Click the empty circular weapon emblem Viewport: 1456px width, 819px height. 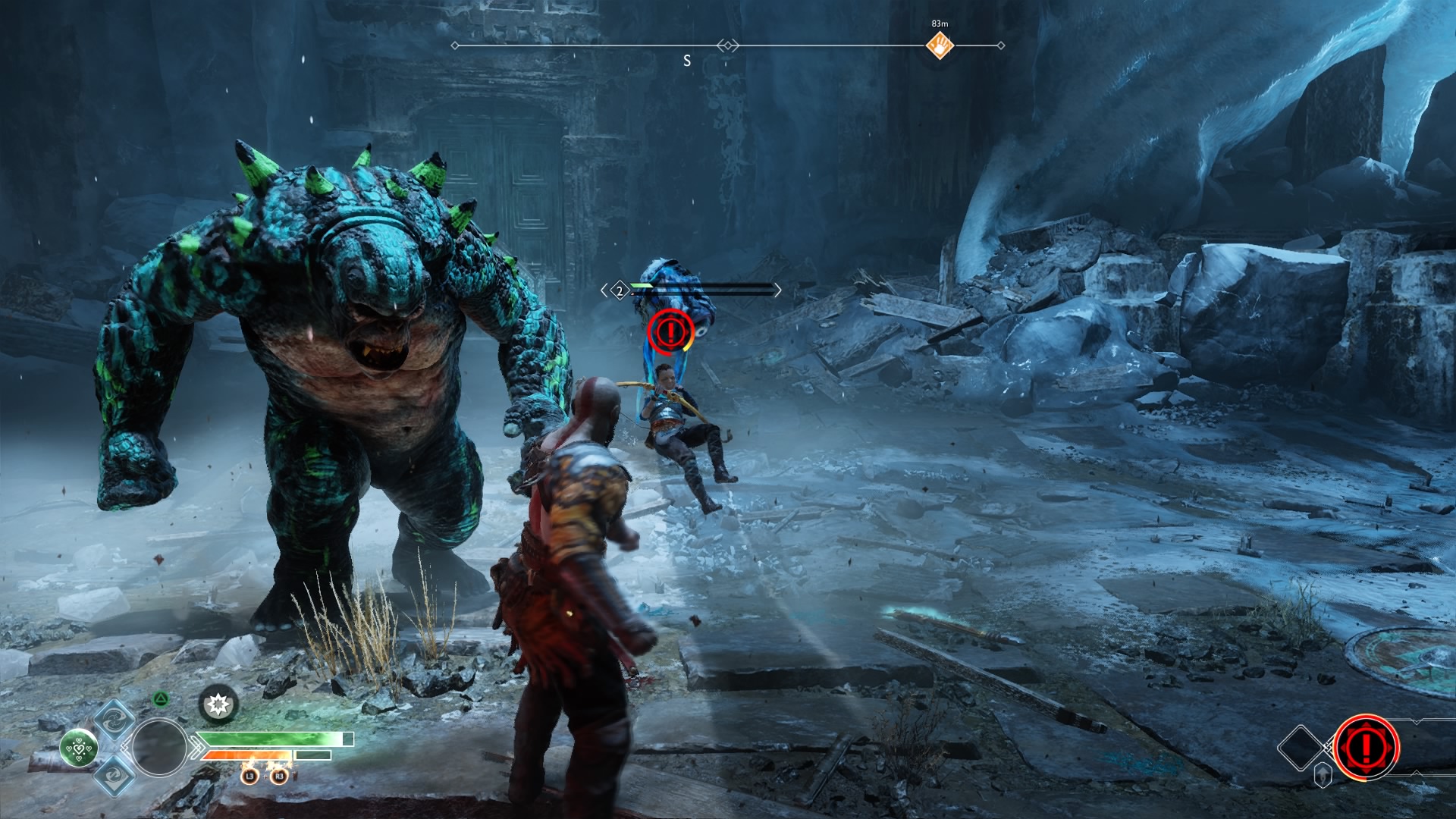point(159,748)
